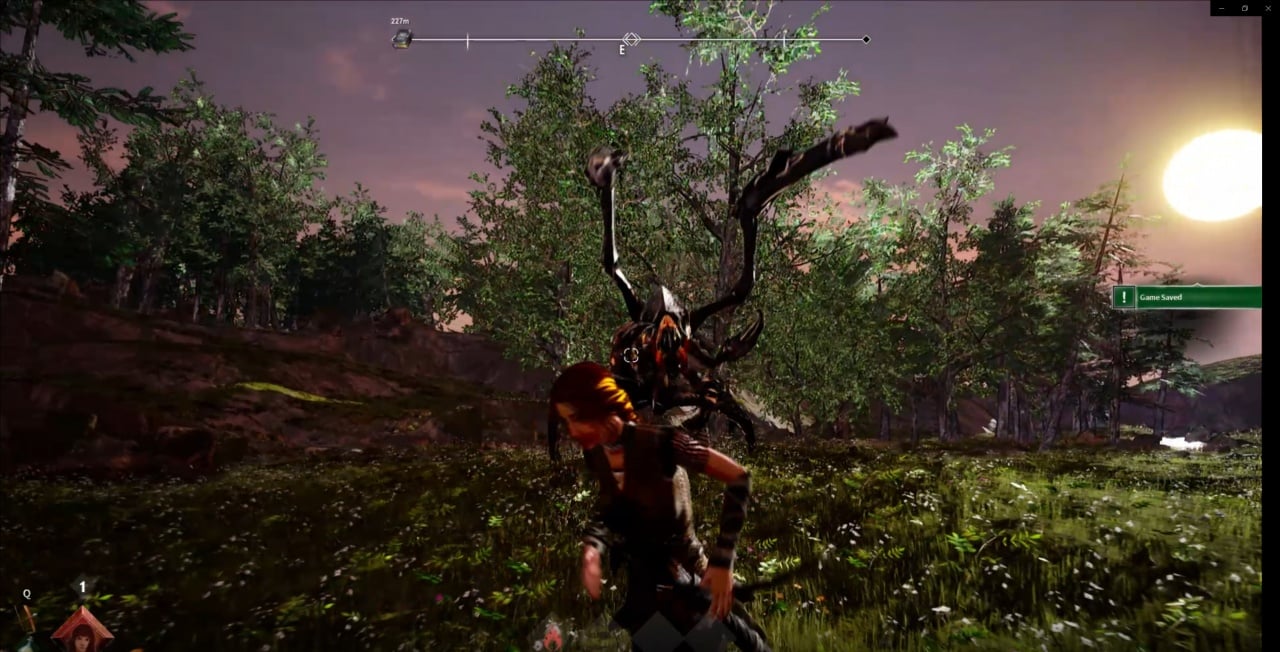Click the Game Saved notification banner

(1187, 297)
